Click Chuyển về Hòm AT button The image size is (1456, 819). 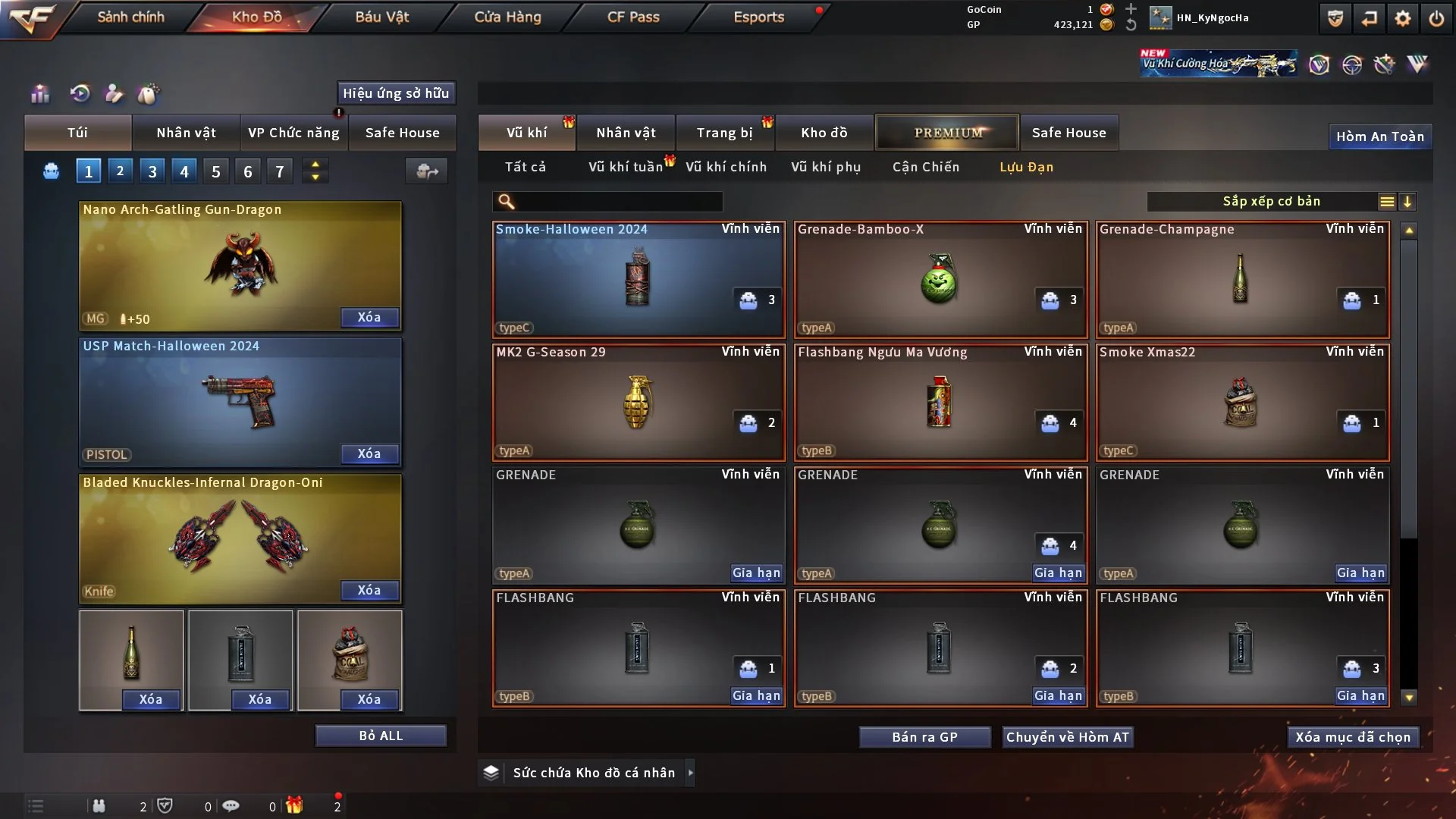tap(1067, 737)
